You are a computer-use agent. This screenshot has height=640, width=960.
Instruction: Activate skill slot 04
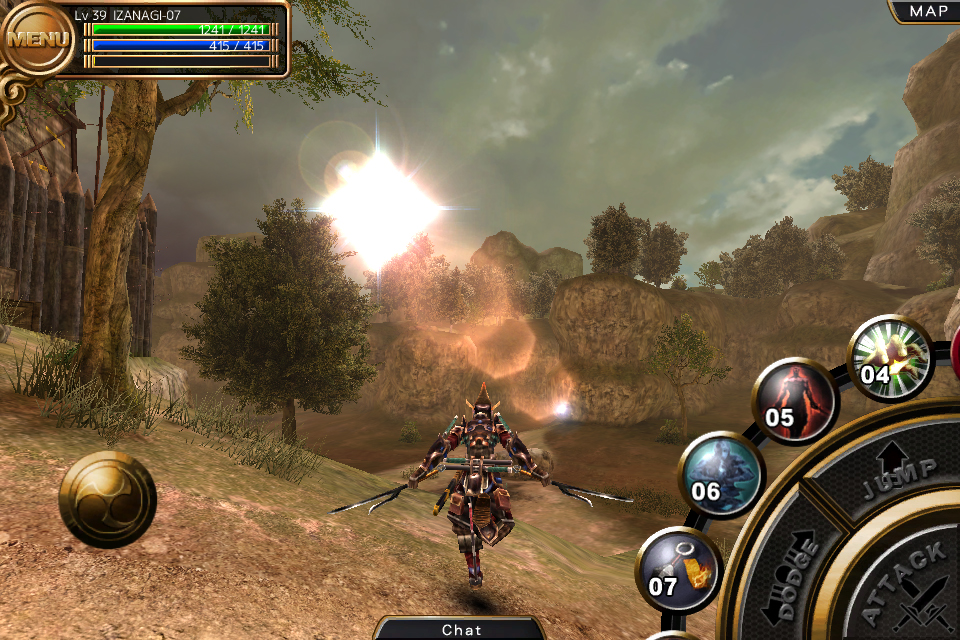pyautogui.click(x=889, y=358)
